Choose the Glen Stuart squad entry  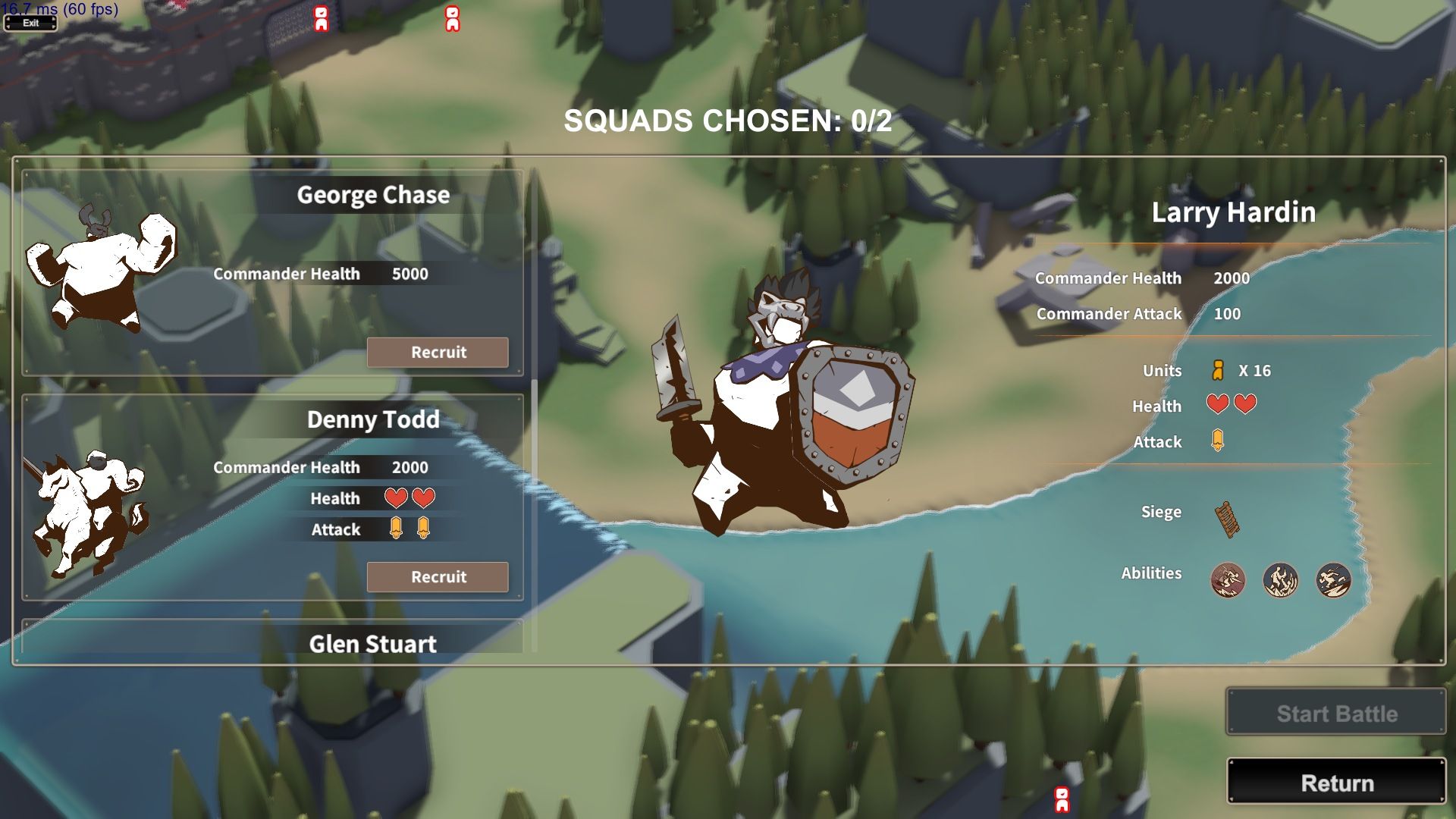[x=372, y=643]
